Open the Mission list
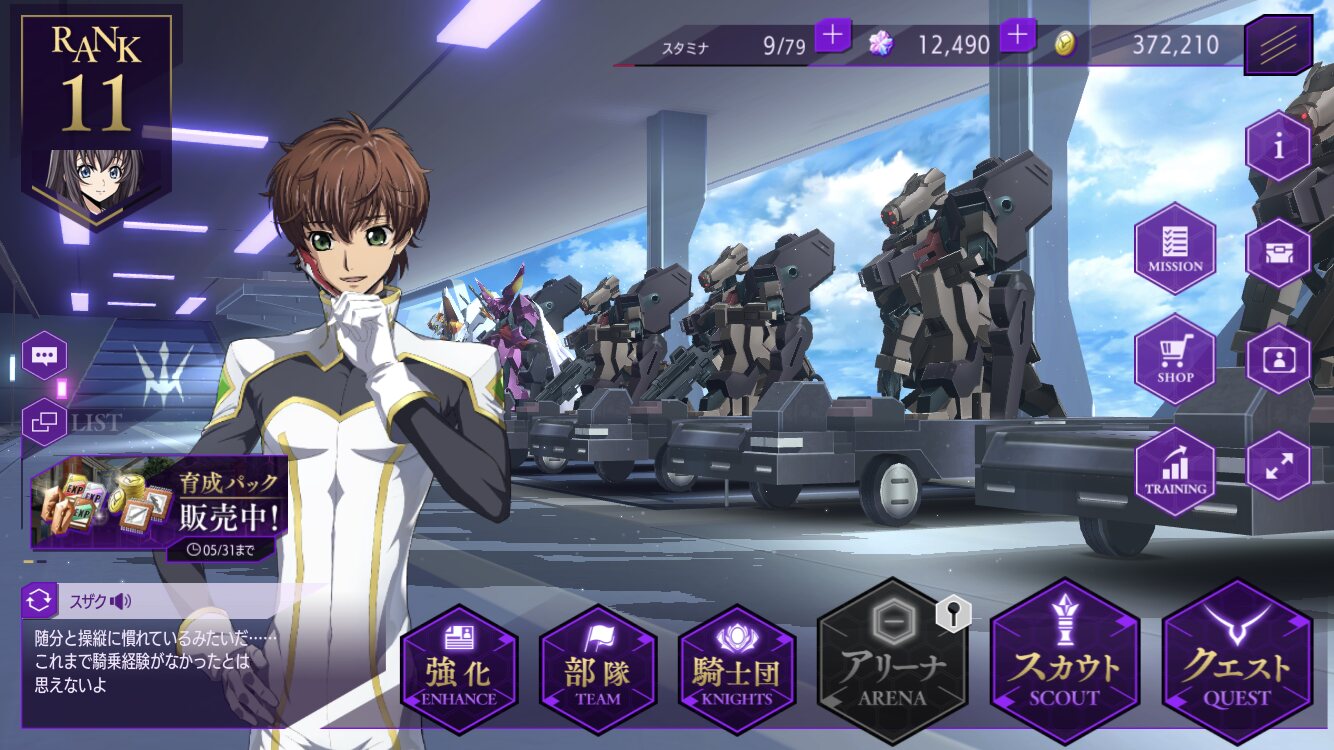The height and width of the screenshot is (750, 1334). [1175, 248]
